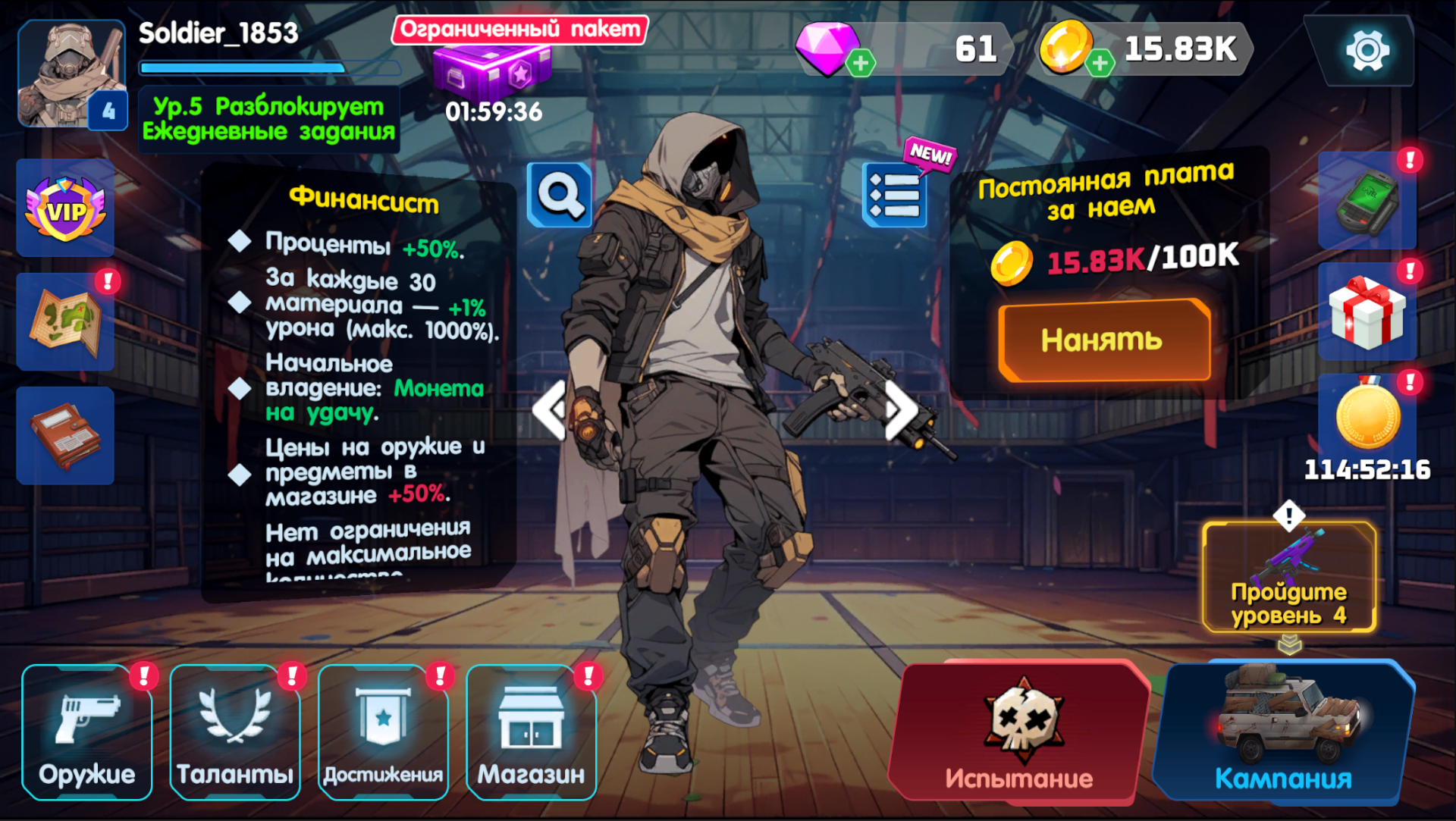Open the task list marked NEW
The image size is (1456, 821).
(x=893, y=195)
